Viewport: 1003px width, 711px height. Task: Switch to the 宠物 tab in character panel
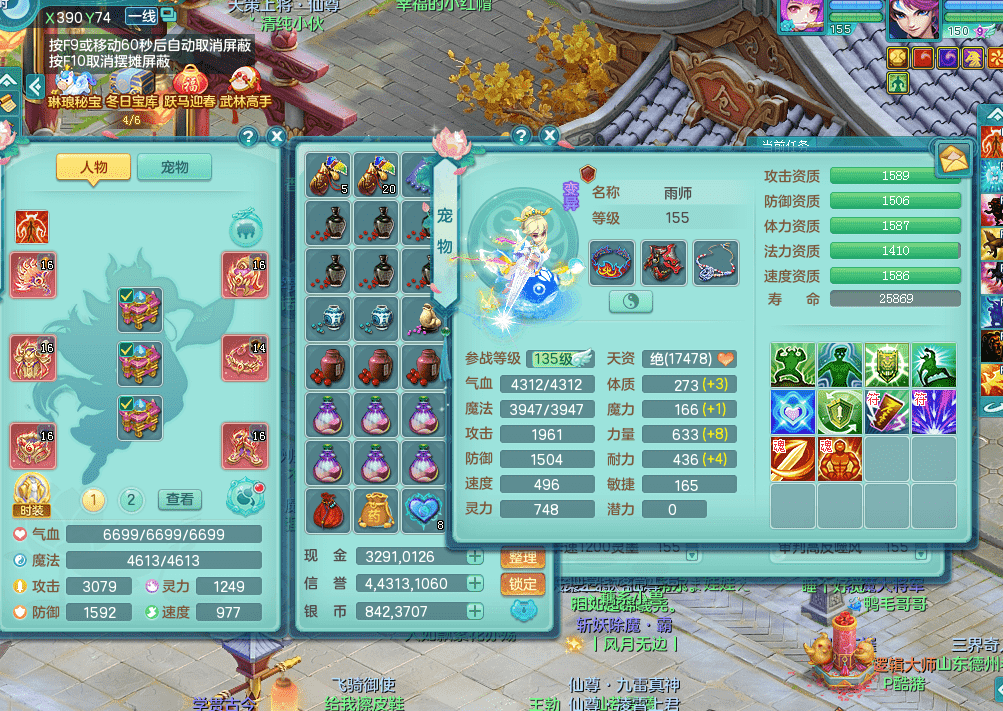pyautogui.click(x=175, y=167)
